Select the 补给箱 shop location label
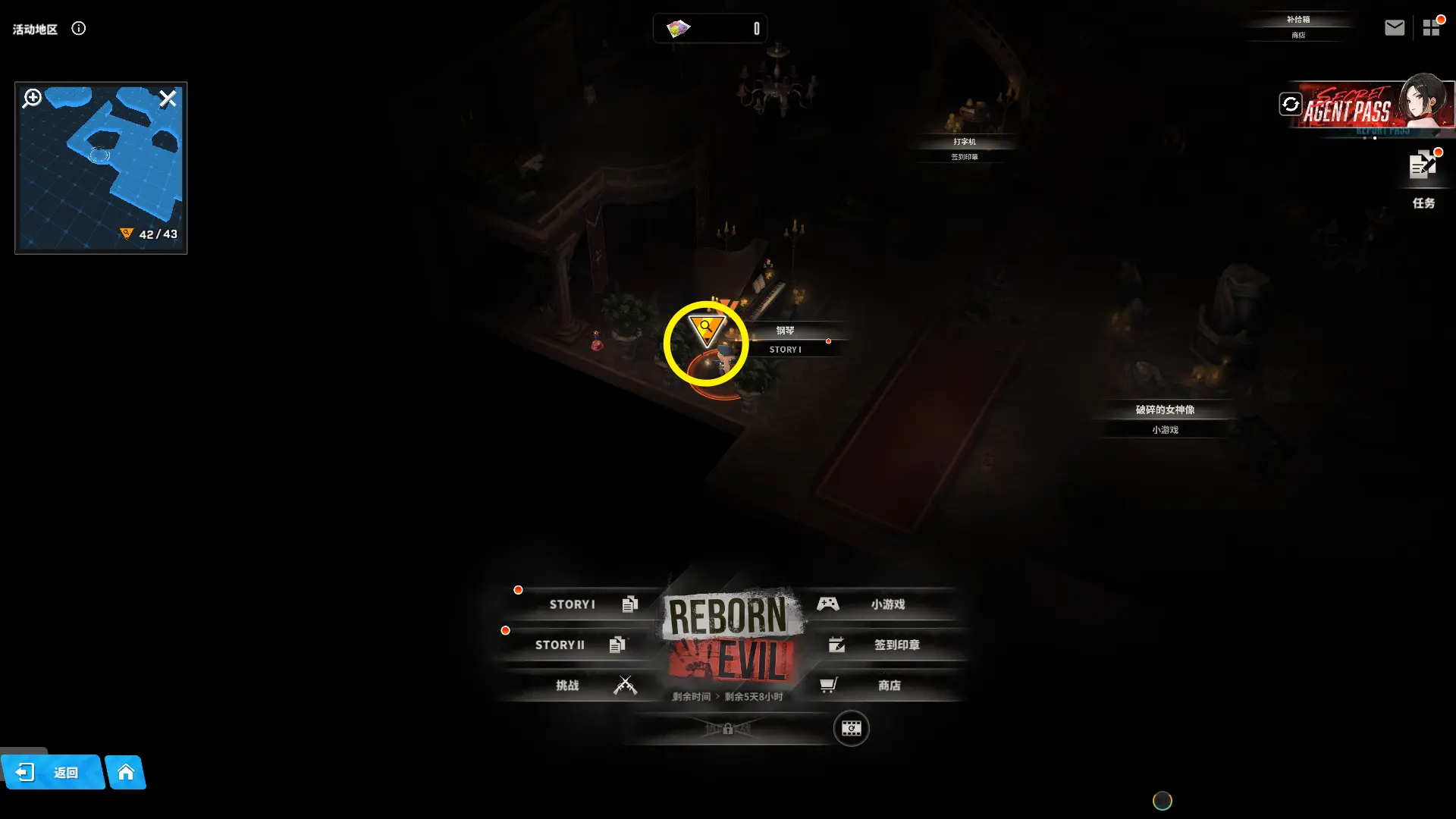 click(x=1298, y=27)
